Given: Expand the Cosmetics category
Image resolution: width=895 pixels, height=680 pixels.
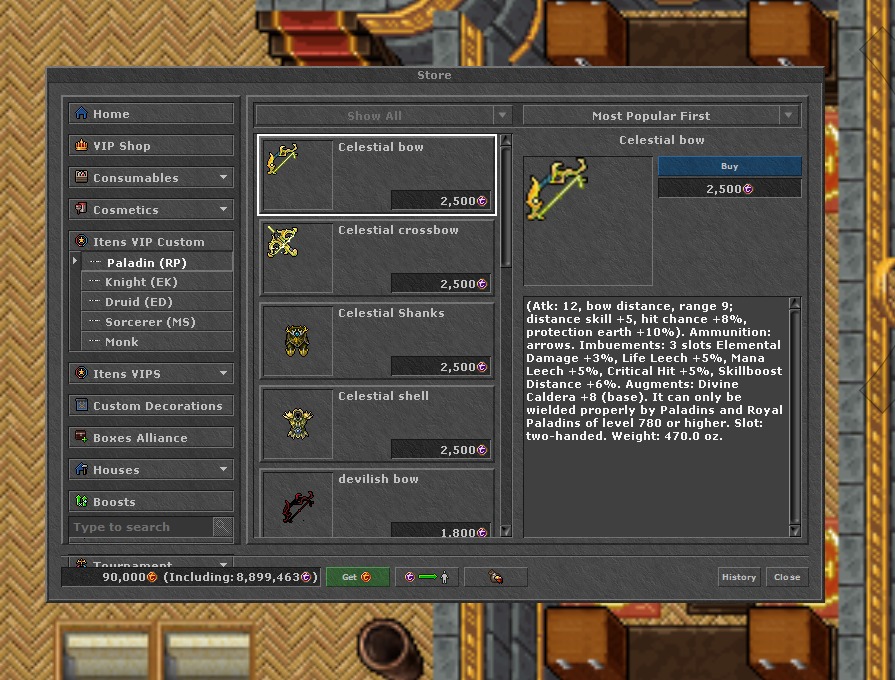Looking at the screenshot, I should (150, 210).
